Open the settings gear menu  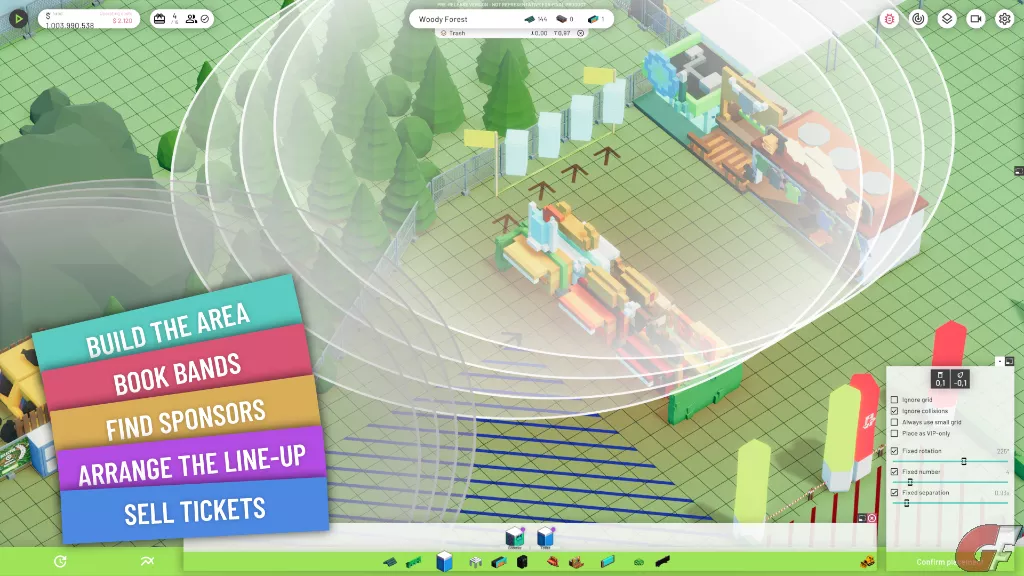[1004, 19]
